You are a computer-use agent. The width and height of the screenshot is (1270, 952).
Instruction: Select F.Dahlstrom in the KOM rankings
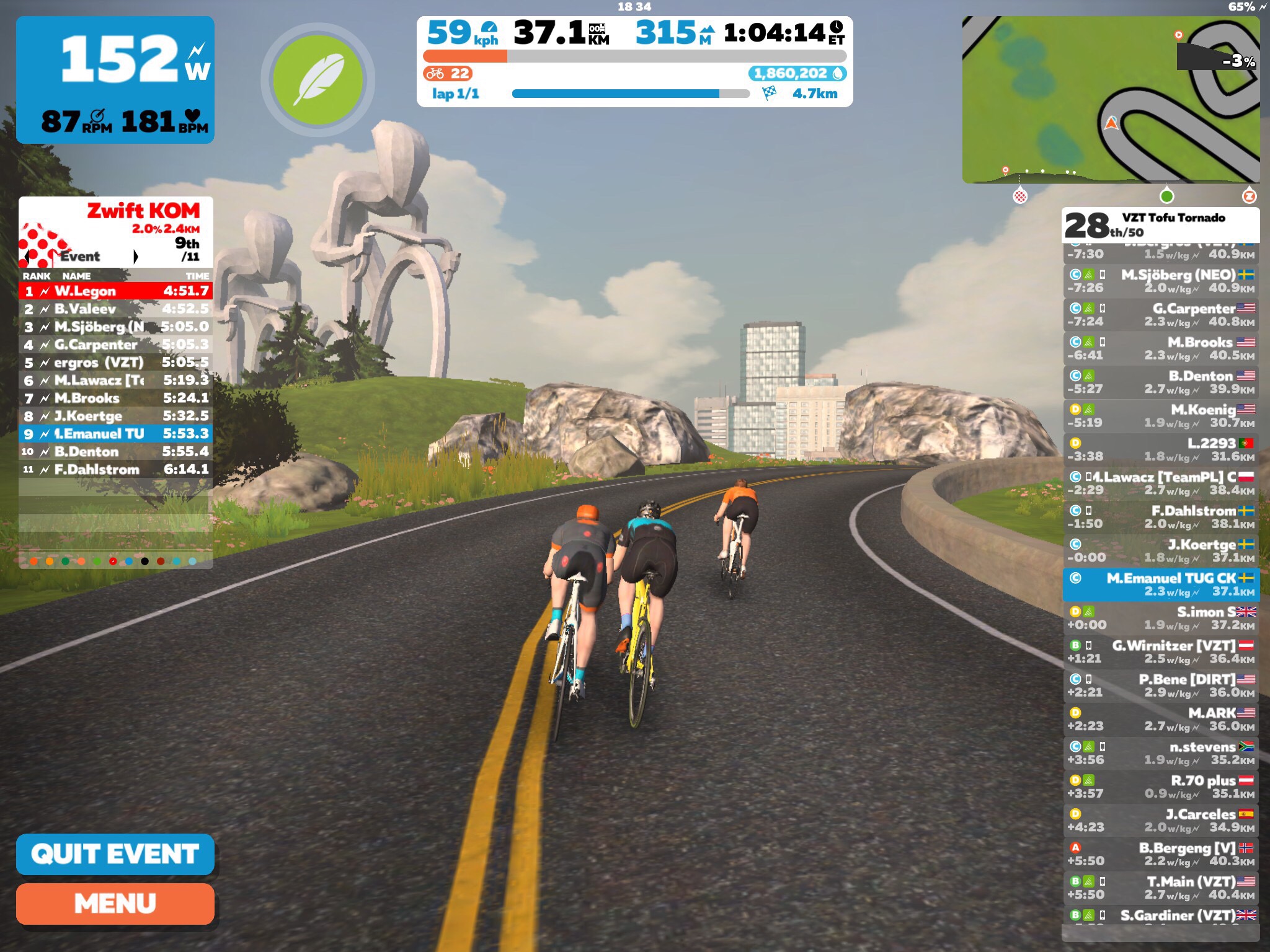click(x=115, y=469)
